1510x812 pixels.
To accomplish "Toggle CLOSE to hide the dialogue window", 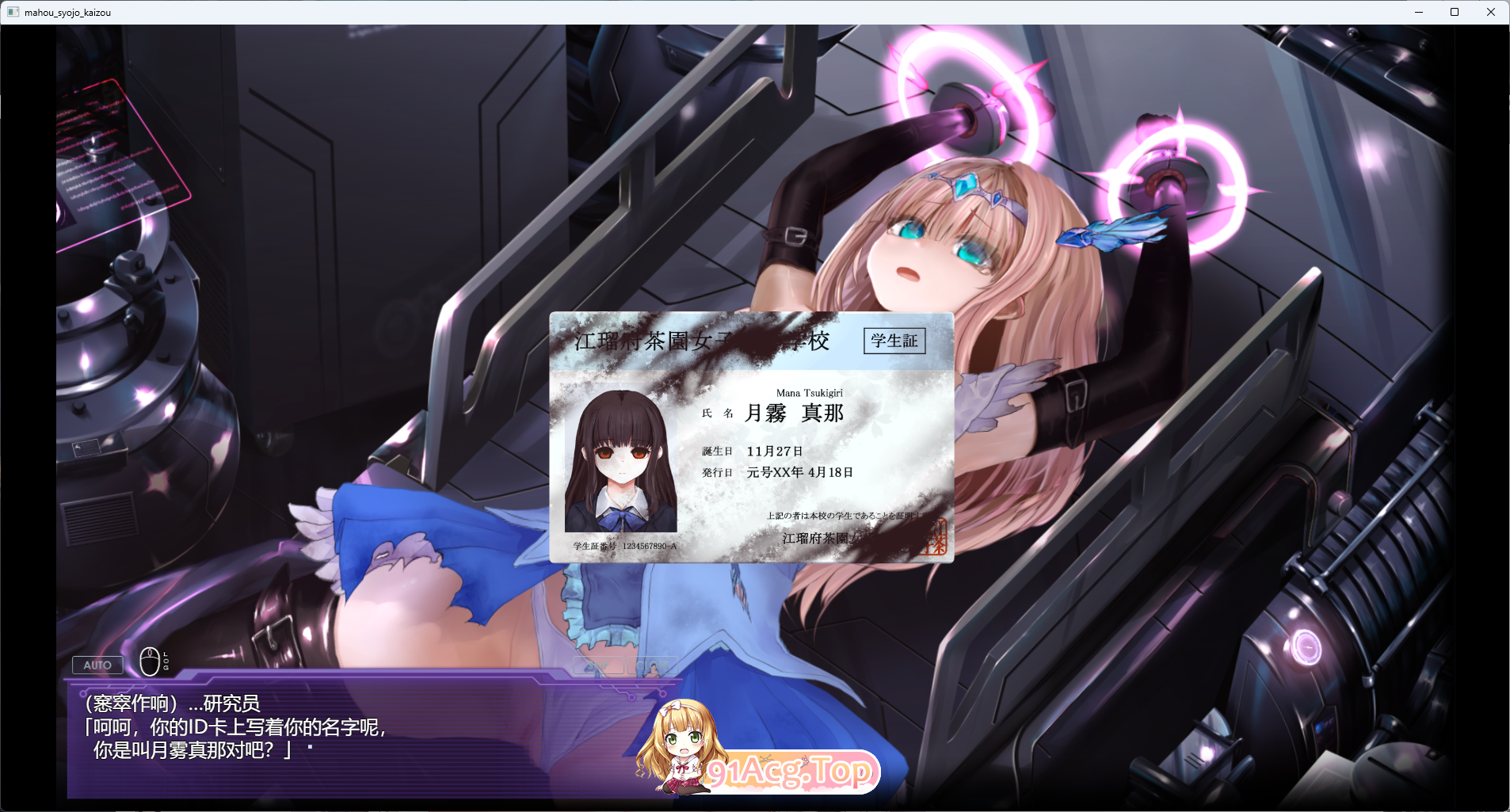I will 652,665.
